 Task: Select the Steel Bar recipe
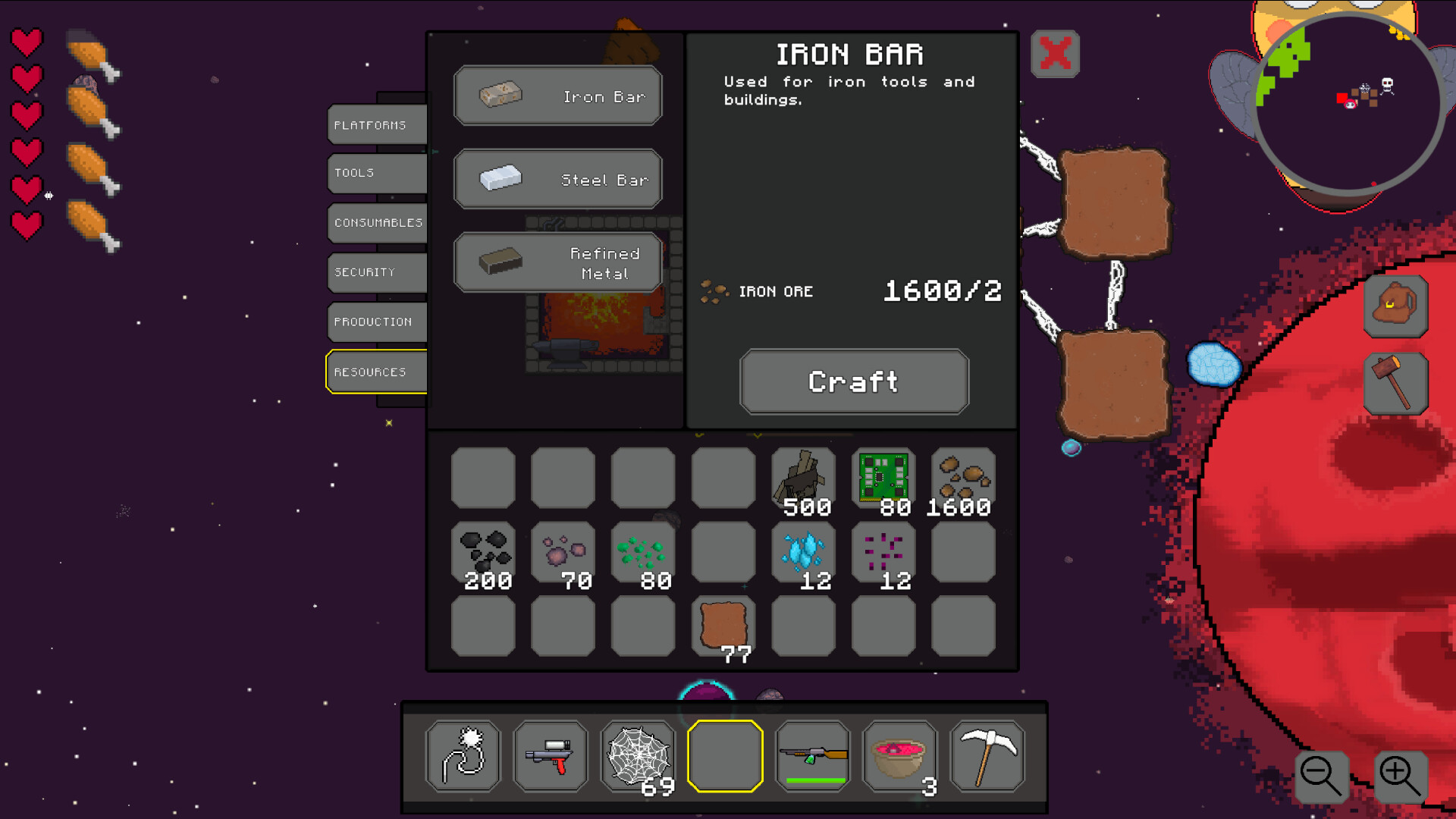coord(558,178)
